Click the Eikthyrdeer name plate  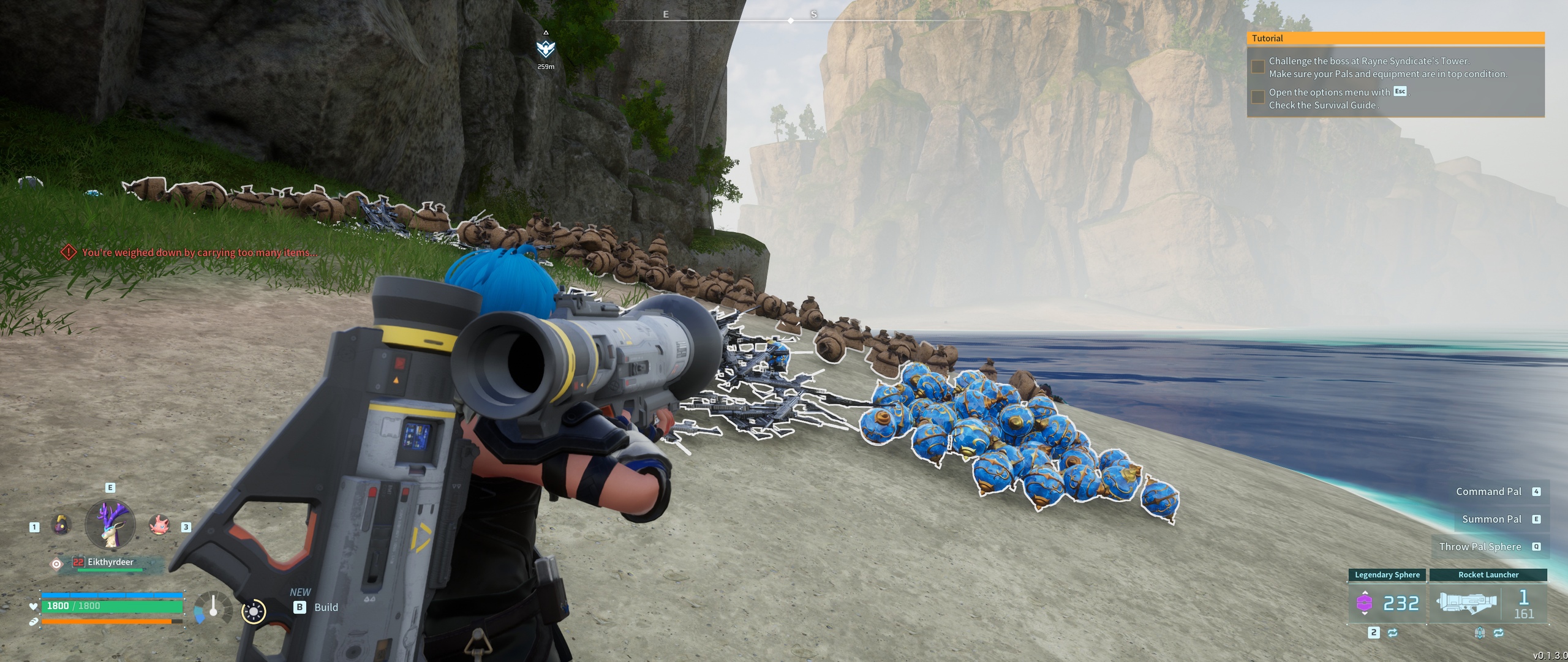tap(110, 562)
